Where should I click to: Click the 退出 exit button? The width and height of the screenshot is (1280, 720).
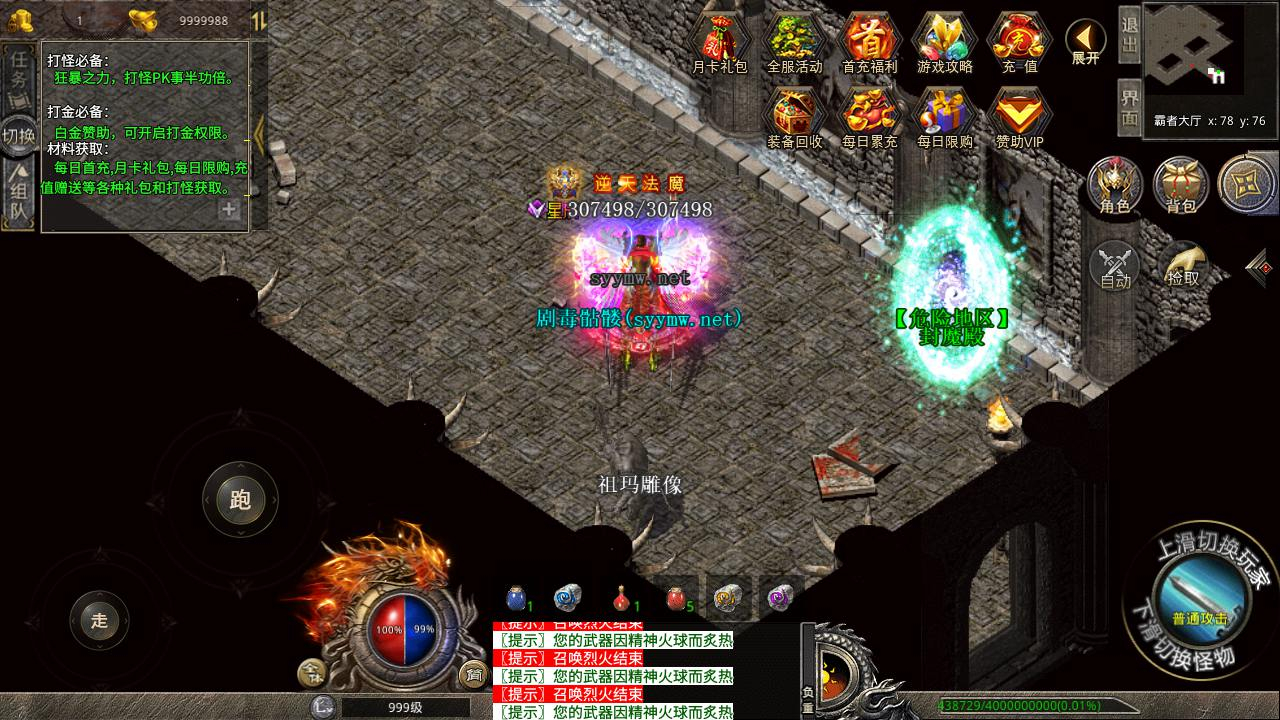1129,37
